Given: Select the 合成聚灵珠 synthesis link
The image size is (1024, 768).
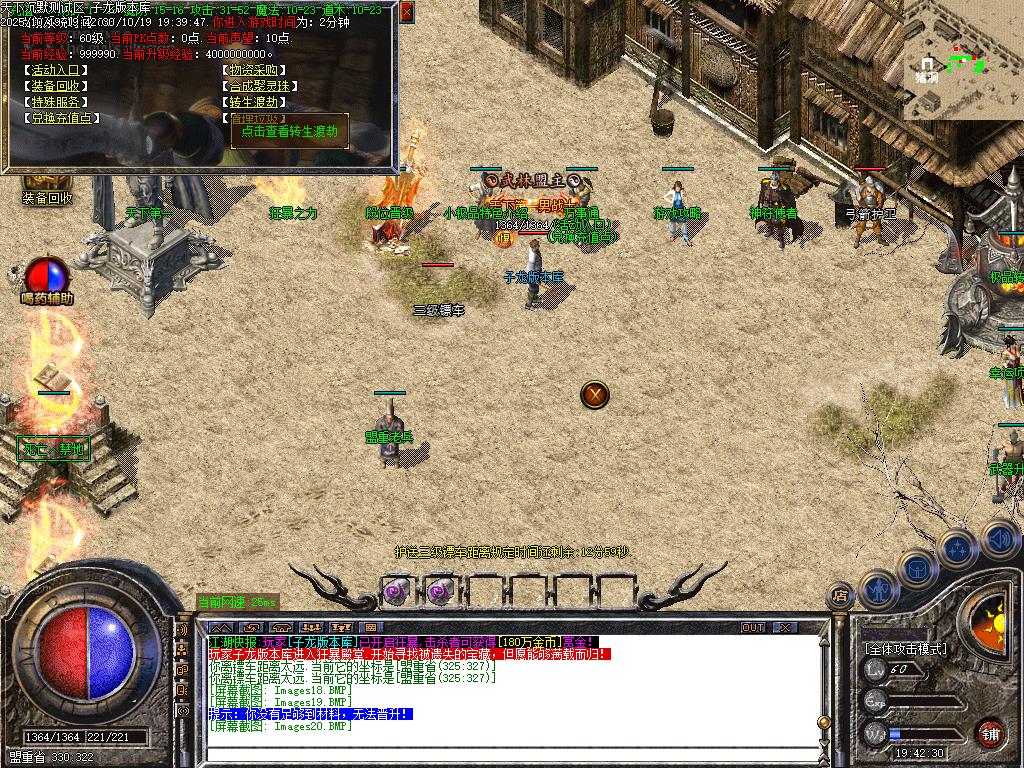Looking at the screenshot, I should pyautogui.click(x=258, y=87).
